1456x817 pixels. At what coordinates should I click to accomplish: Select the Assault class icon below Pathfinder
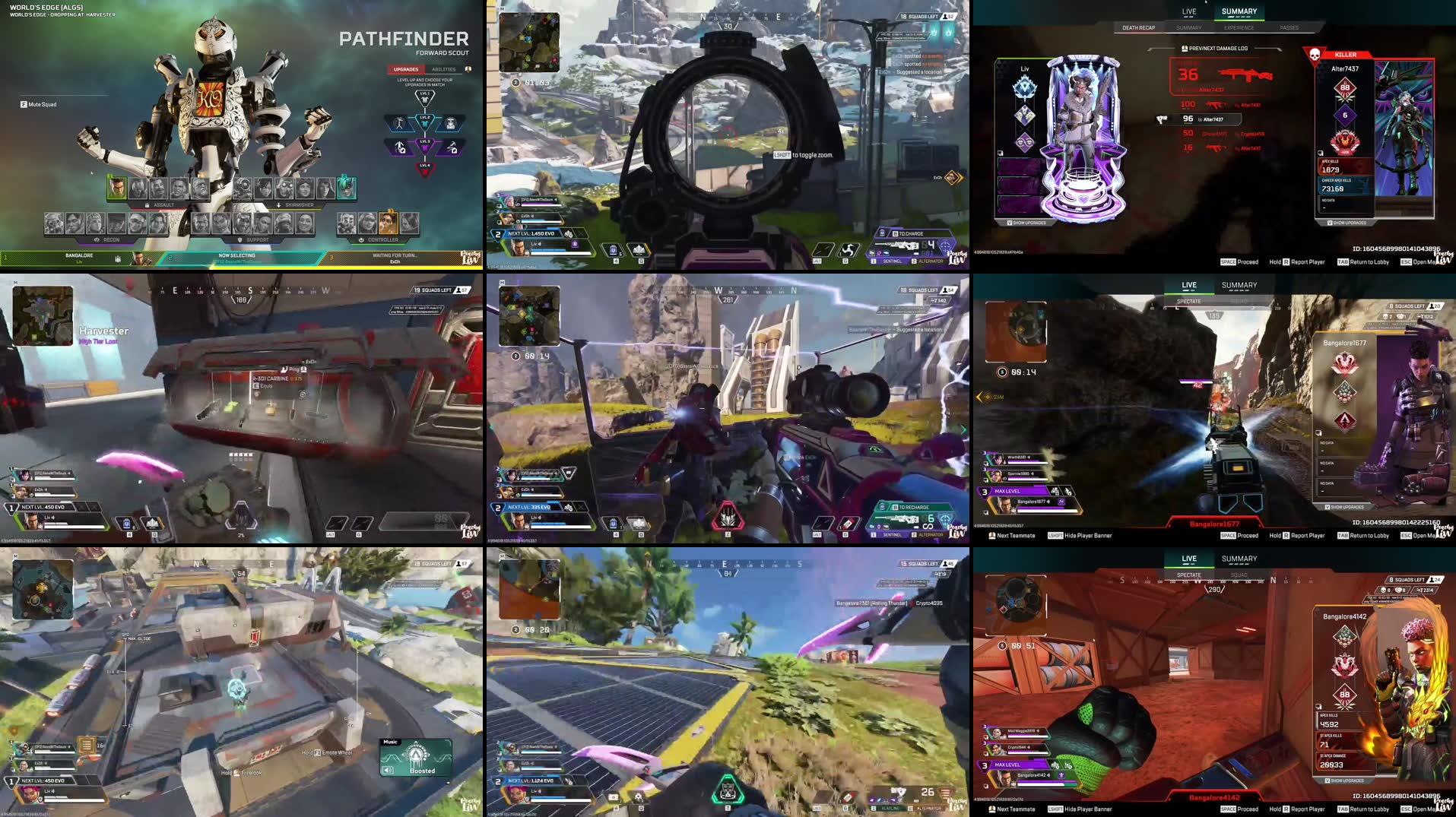[147, 204]
